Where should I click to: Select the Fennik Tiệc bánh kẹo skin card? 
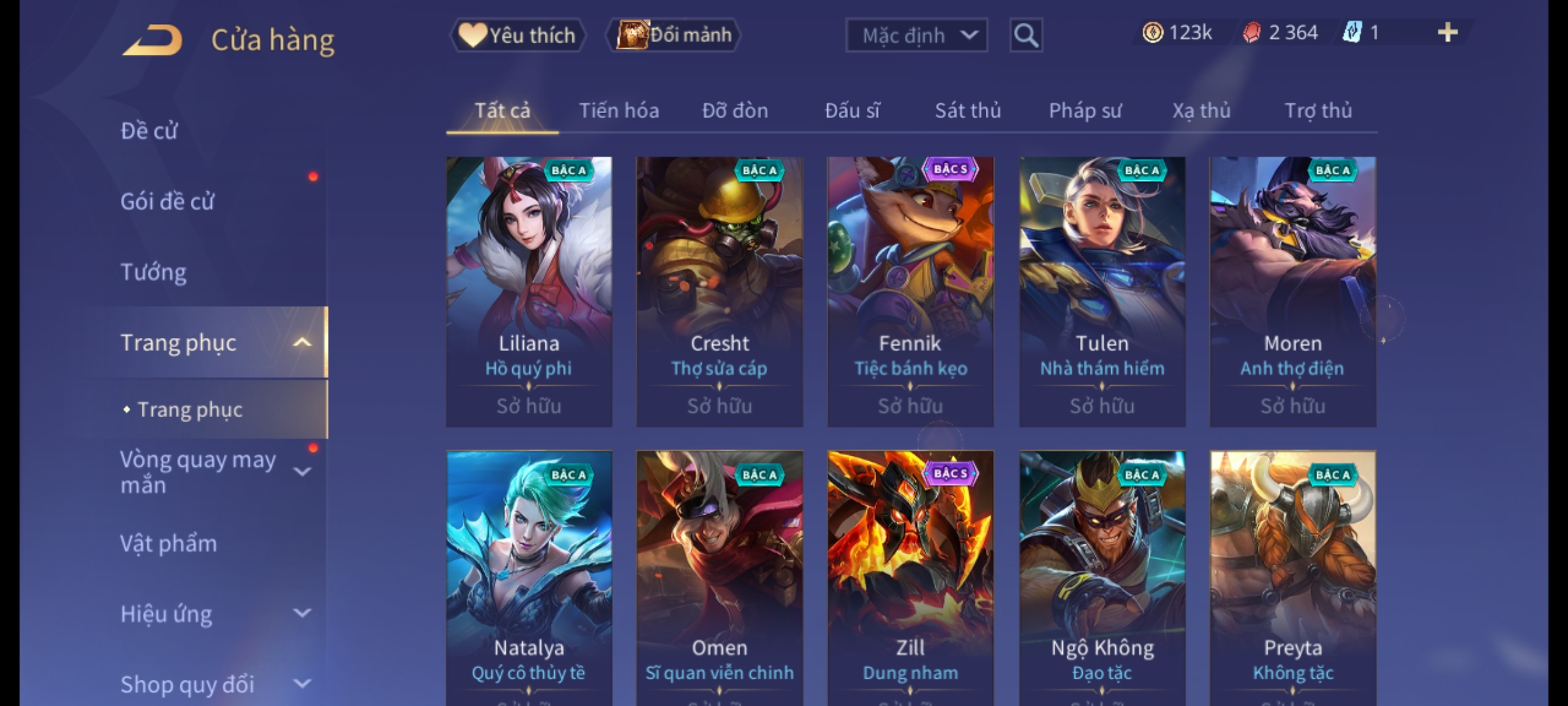pyautogui.click(x=910, y=292)
